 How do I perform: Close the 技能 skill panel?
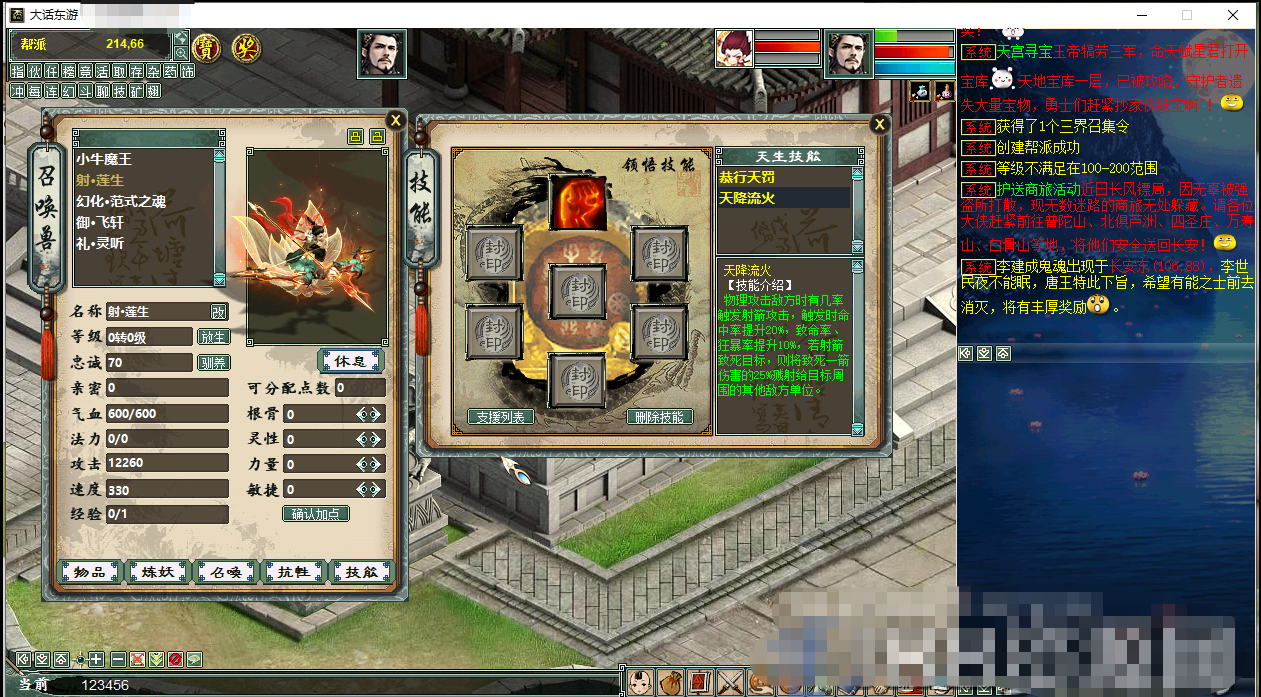(x=879, y=124)
